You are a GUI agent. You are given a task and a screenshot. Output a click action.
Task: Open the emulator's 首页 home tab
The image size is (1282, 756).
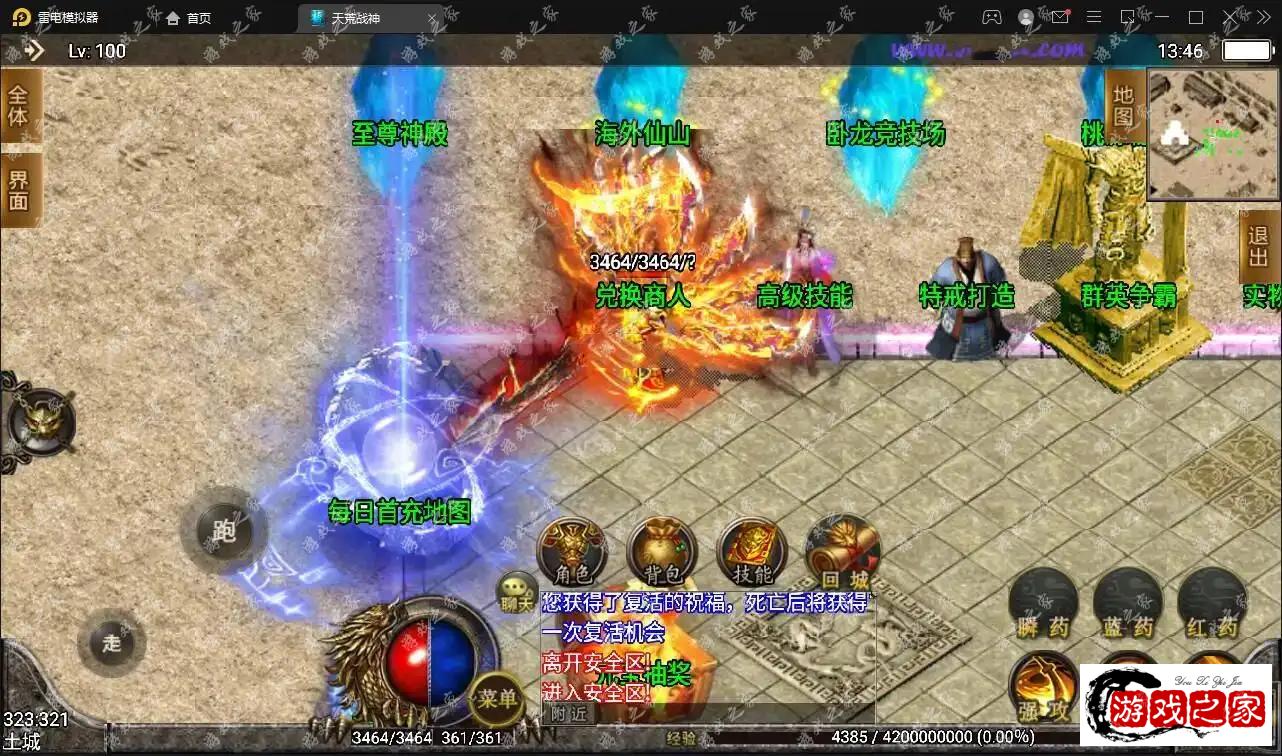tap(188, 18)
